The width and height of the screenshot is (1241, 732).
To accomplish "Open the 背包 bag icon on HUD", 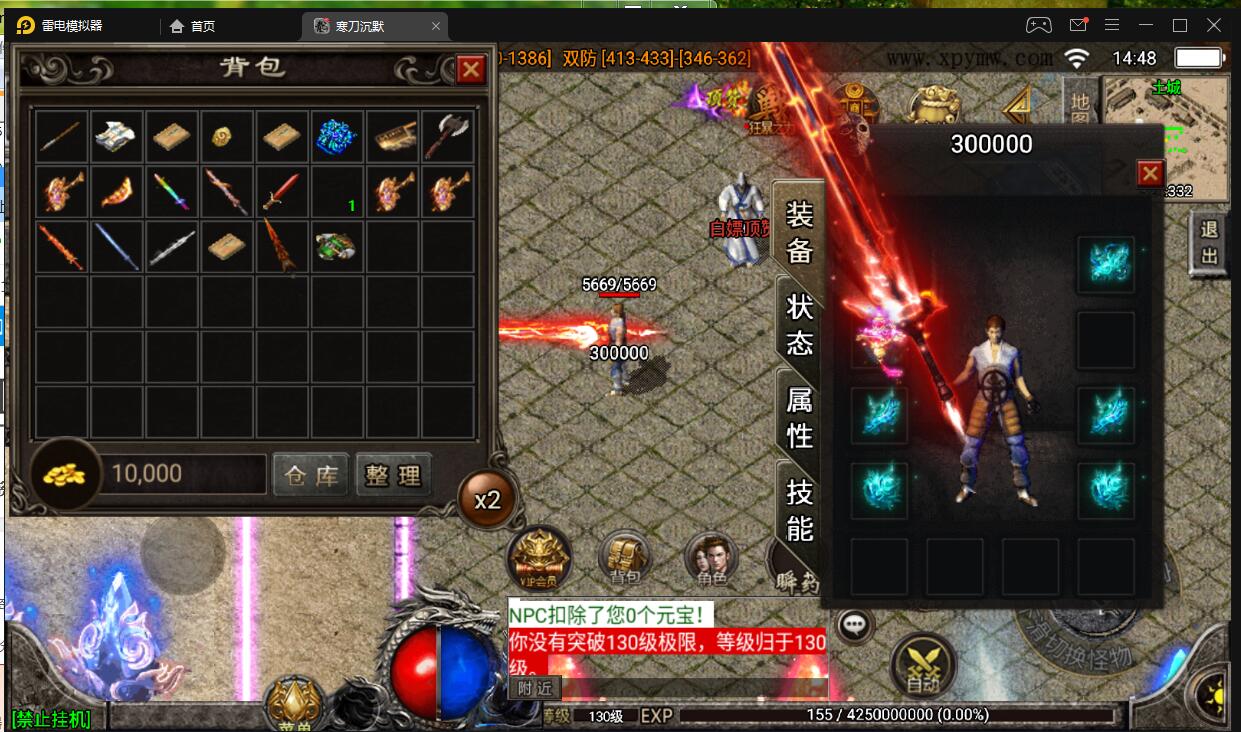I will [625, 557].
